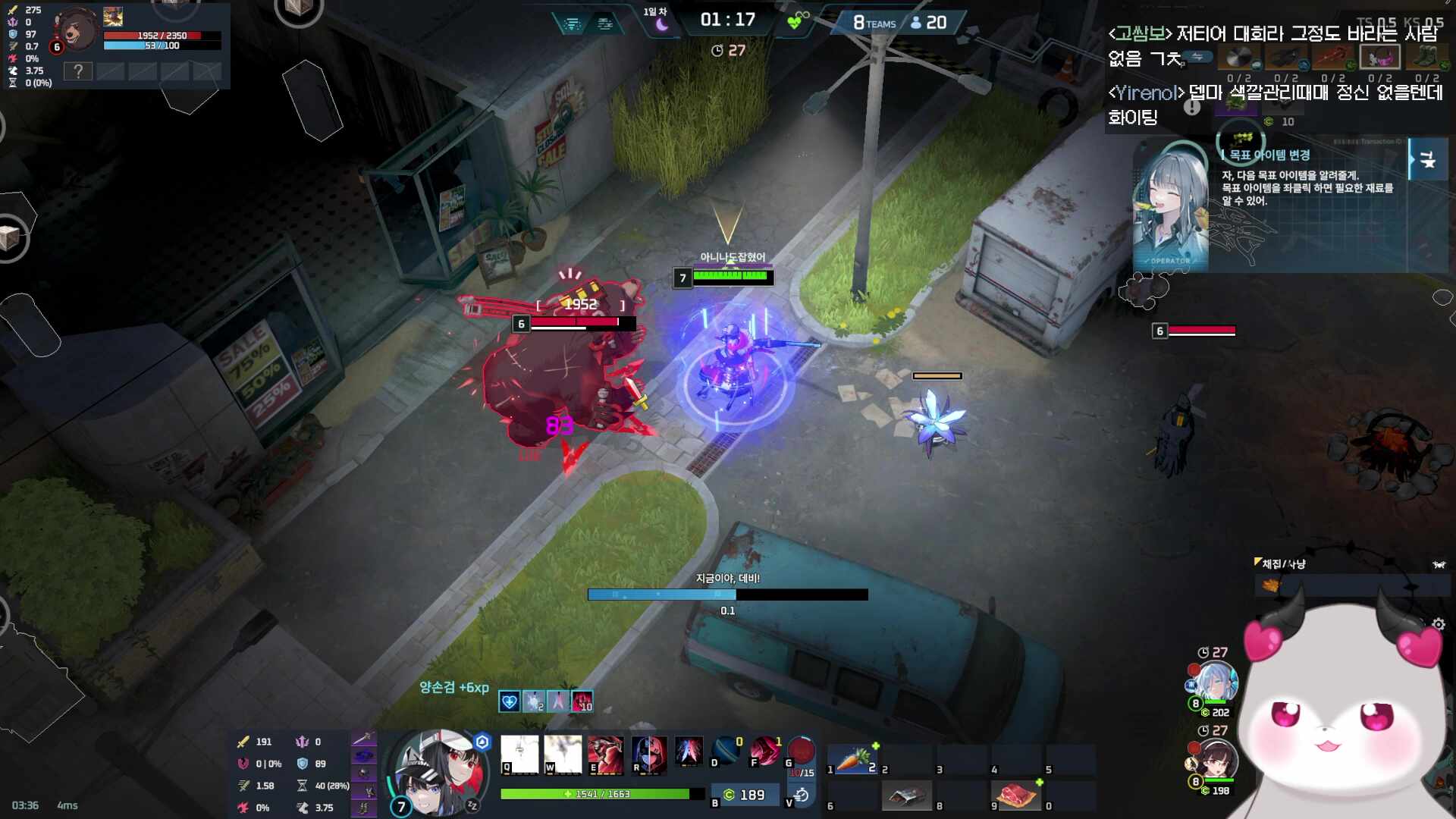The image size is (1456, 819).
Task: Activate the W skill icon
Action: click(563, 755)
